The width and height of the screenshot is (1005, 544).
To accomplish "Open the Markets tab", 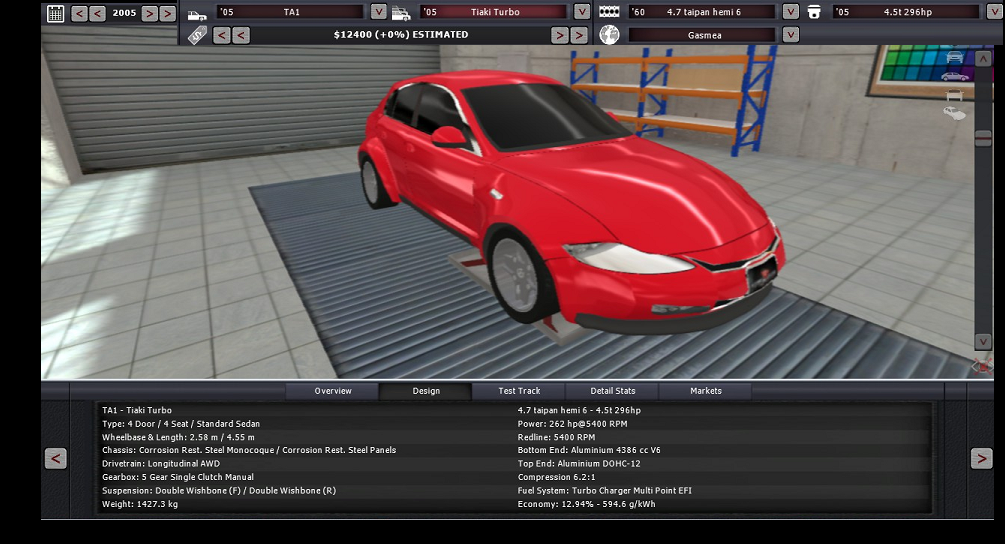I will (706, 391).
